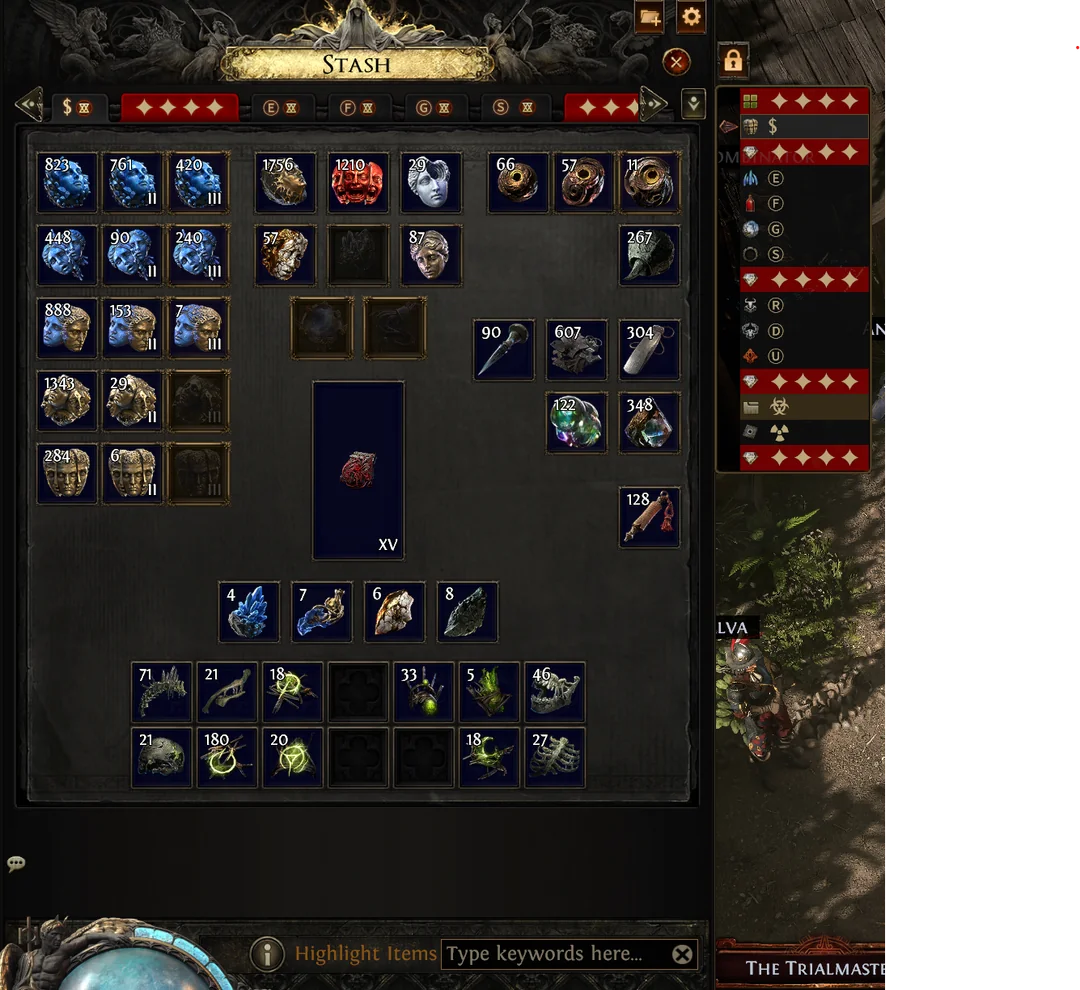Viewport: 1080px width, 990px height.
Task: Clear the highlight keyword search
Action: click(x=682, y=955)
